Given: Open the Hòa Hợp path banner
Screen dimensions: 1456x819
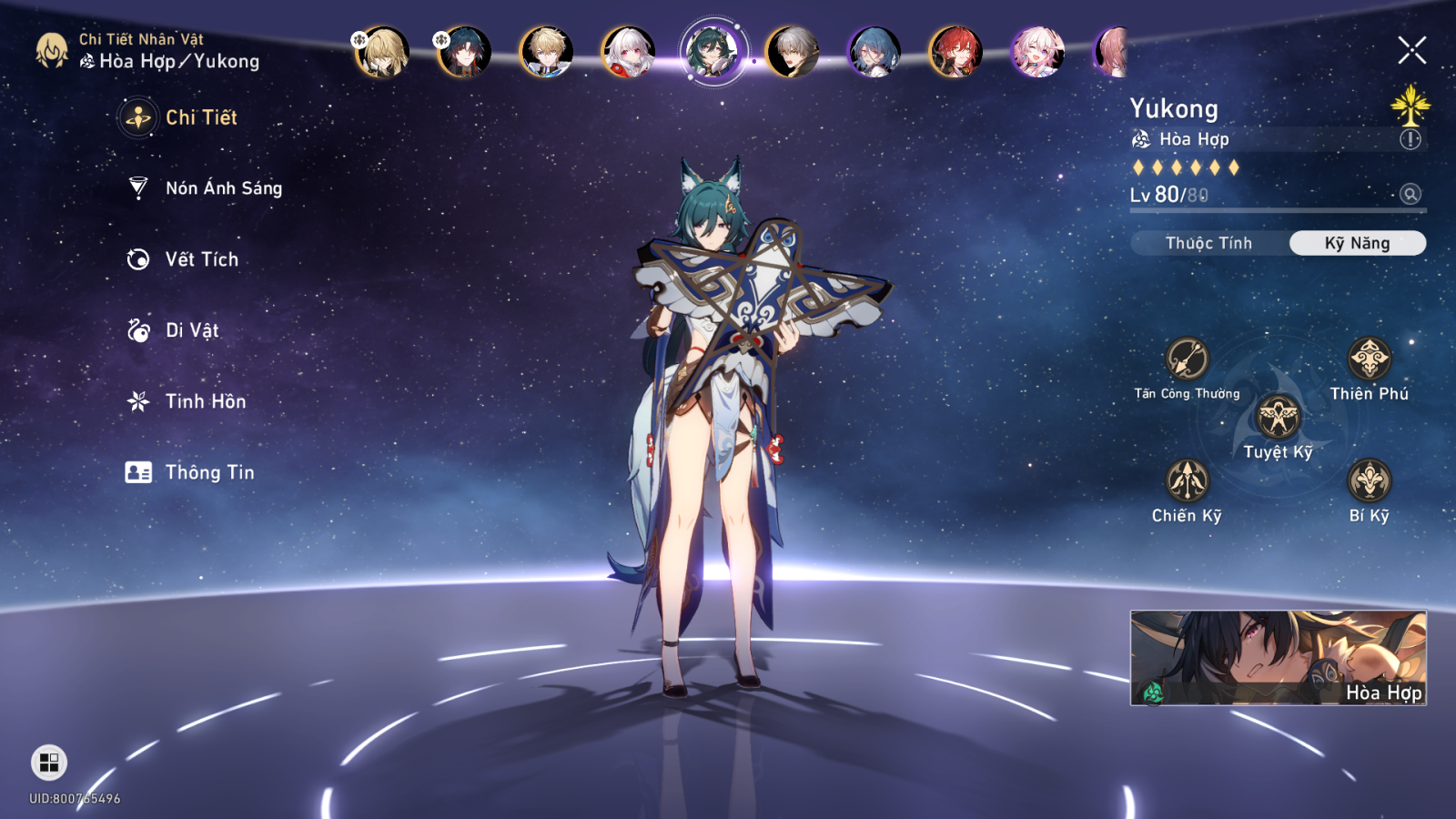Looking at the screenshot, I should coord(1278,658).
